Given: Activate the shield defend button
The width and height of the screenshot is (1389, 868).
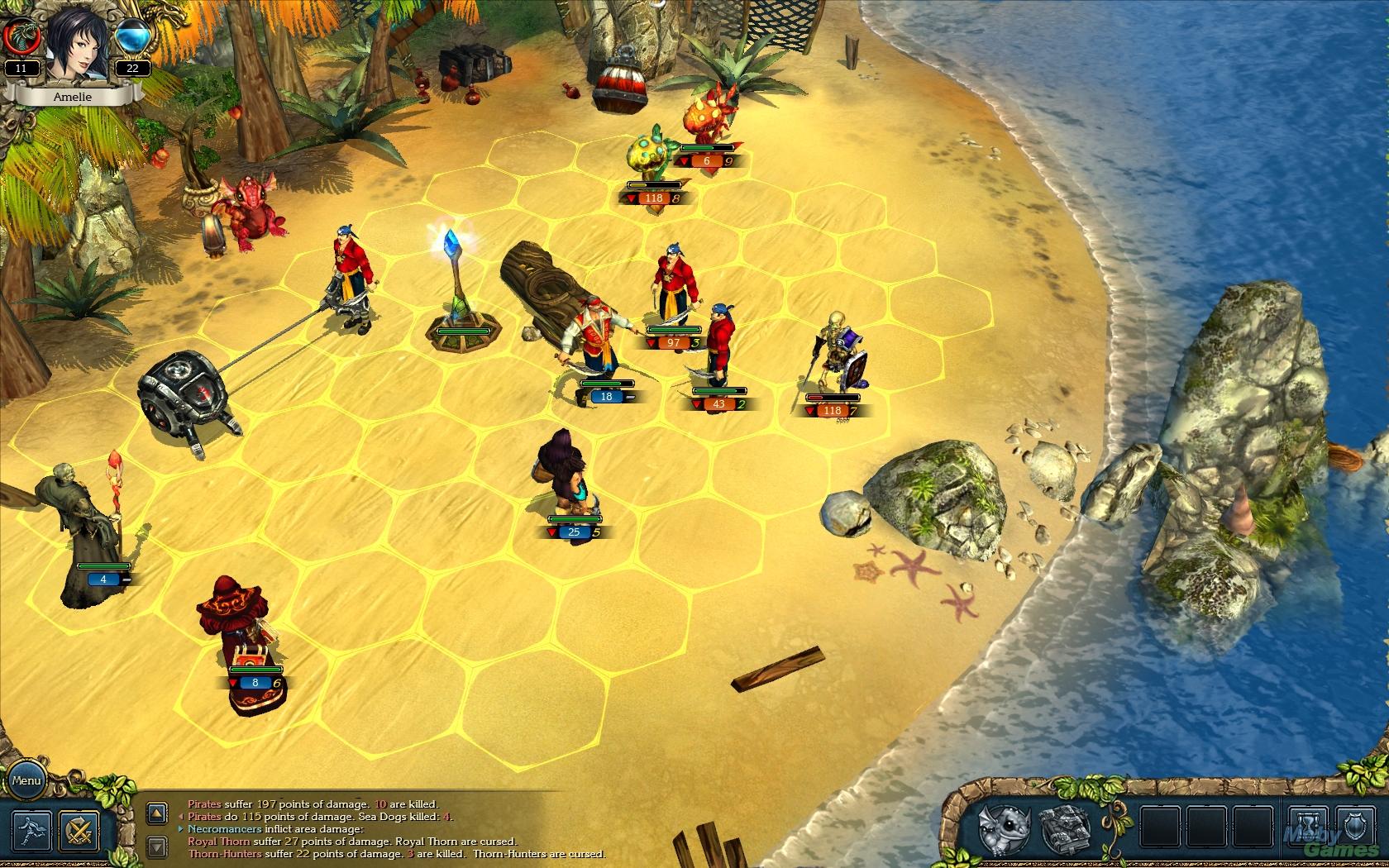Looking at the screenshot, I should click(1355, 827).
